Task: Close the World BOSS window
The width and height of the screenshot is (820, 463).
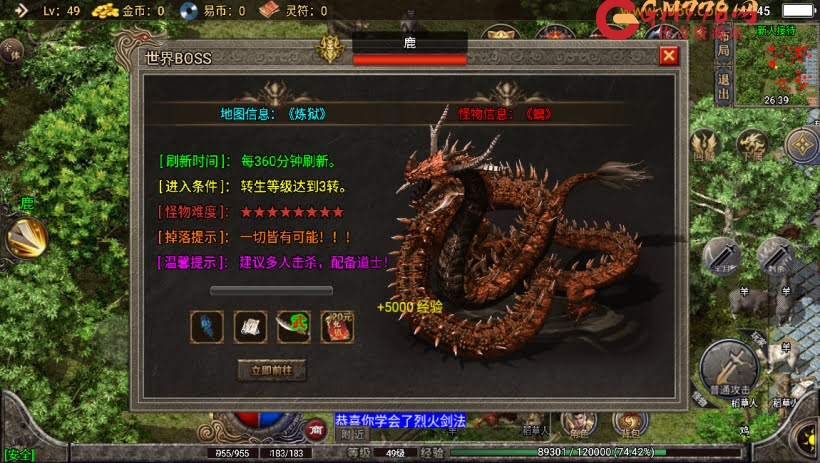Action: (669, 56)
